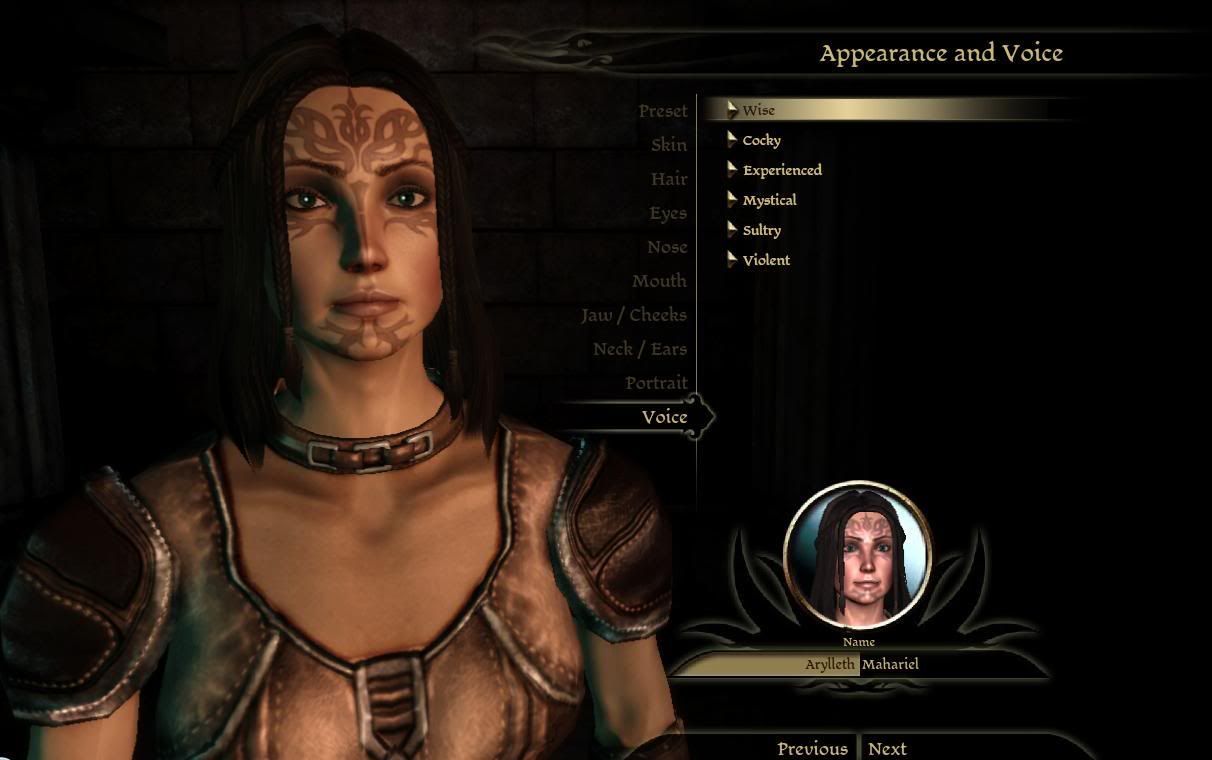
Task: Select the Neck / Ears category
Action: [x=639, y=349]
